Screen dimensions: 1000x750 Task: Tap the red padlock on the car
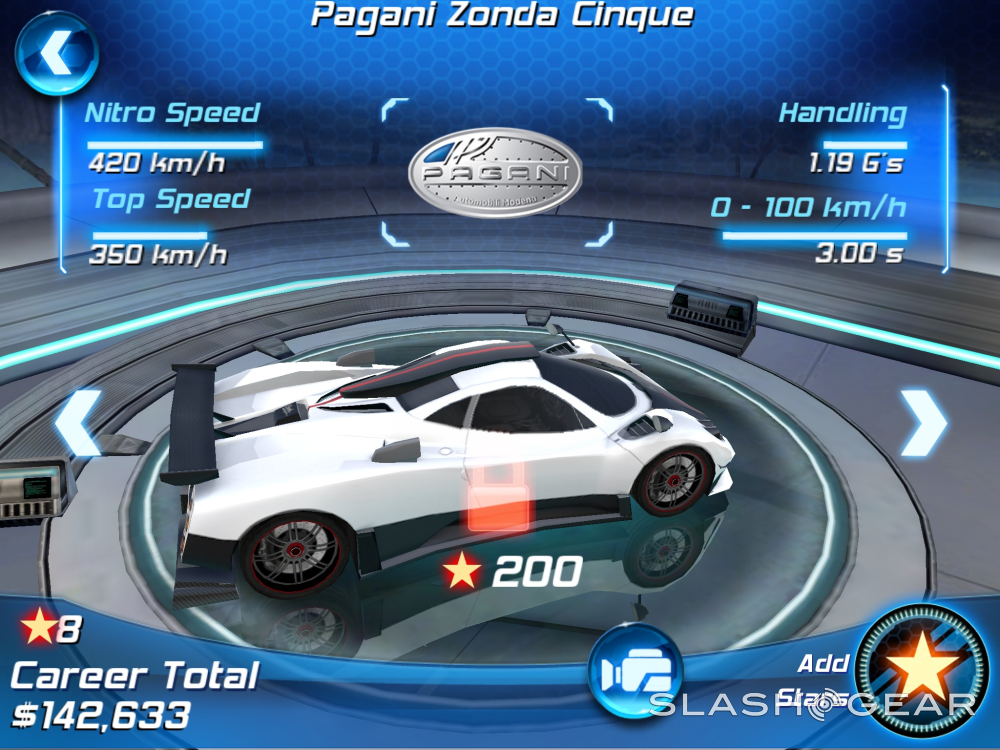tap(499, 497)
